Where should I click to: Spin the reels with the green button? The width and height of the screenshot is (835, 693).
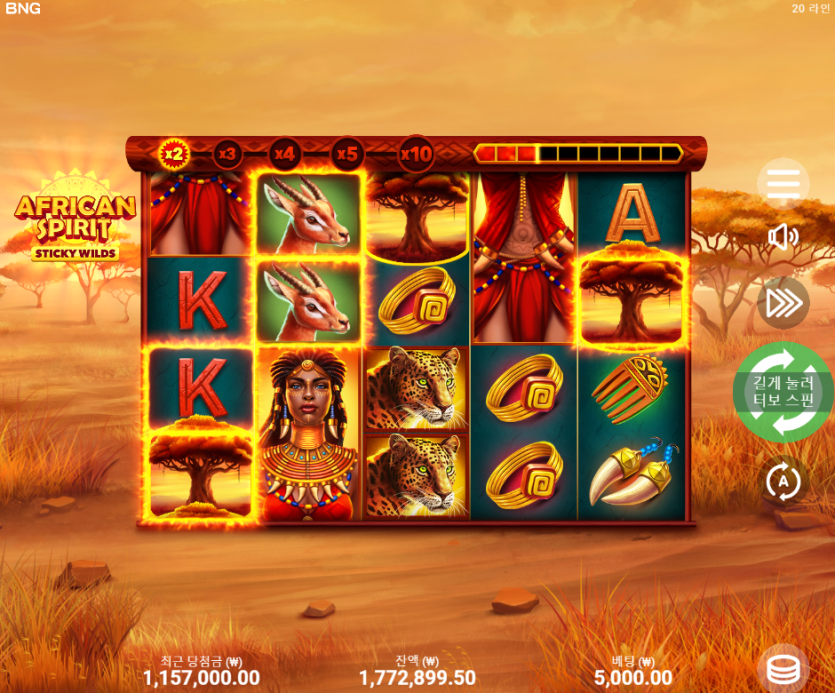783,392
